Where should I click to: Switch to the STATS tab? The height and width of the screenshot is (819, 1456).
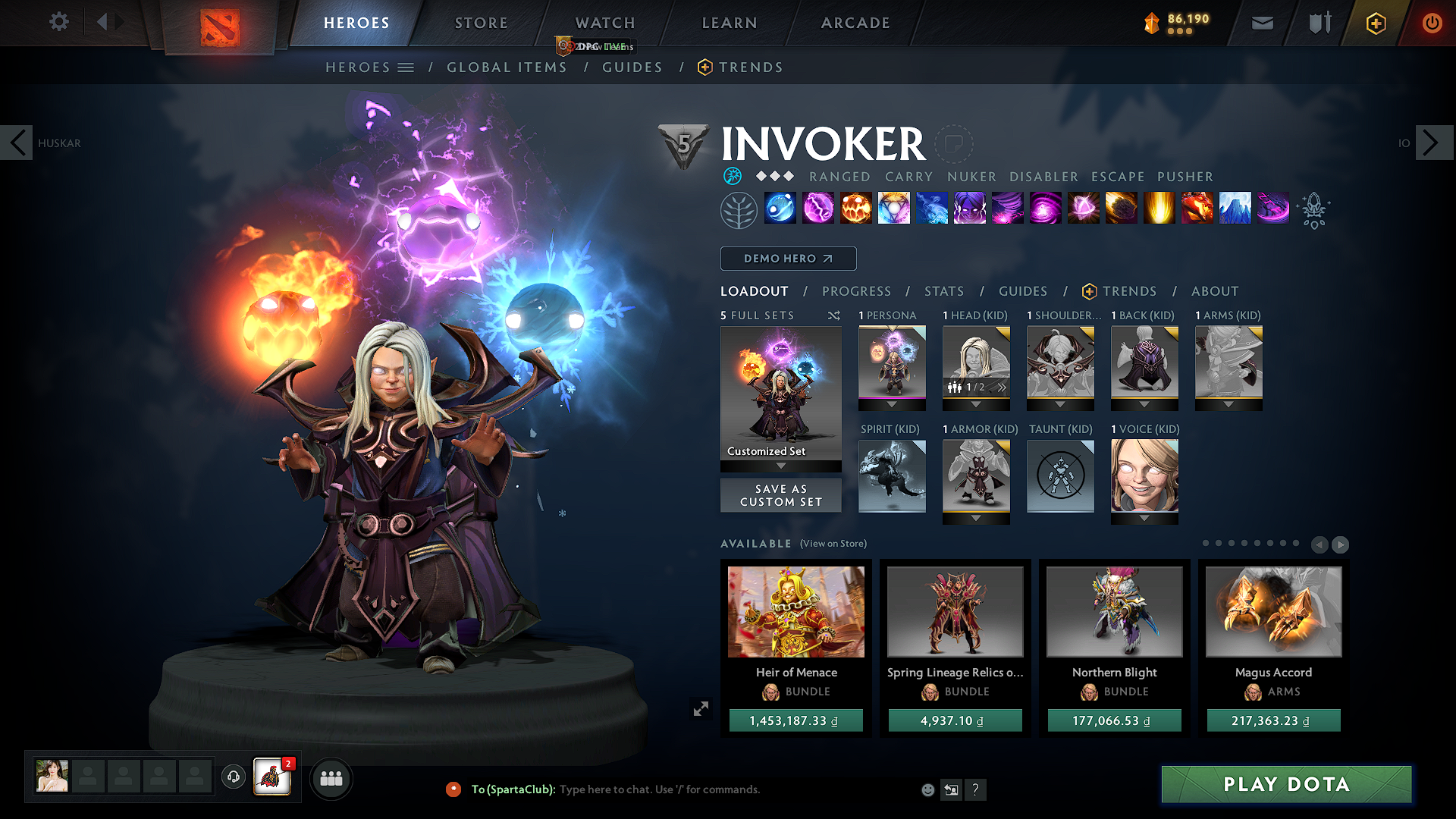[943, 290]
